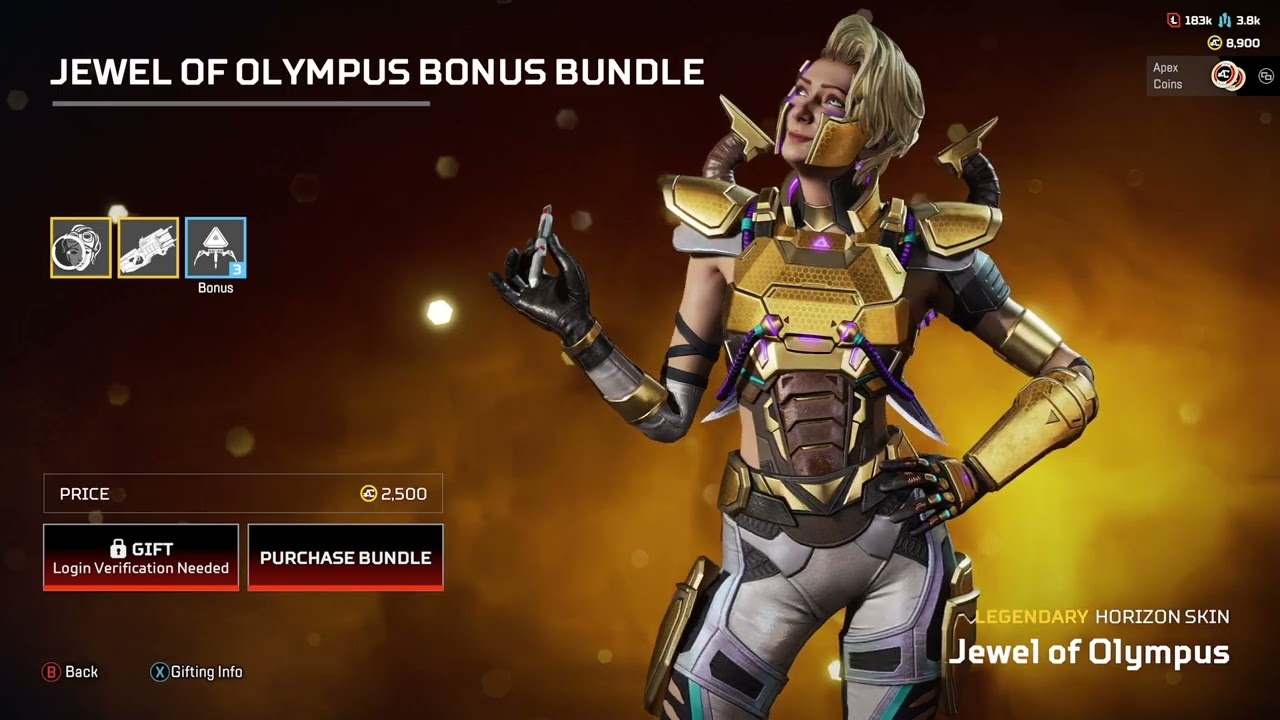The height and width of the screenshot is (720, 1280).
Task: Select the Horizon legend skin thumbnail
Action: [x=79, y=246]
